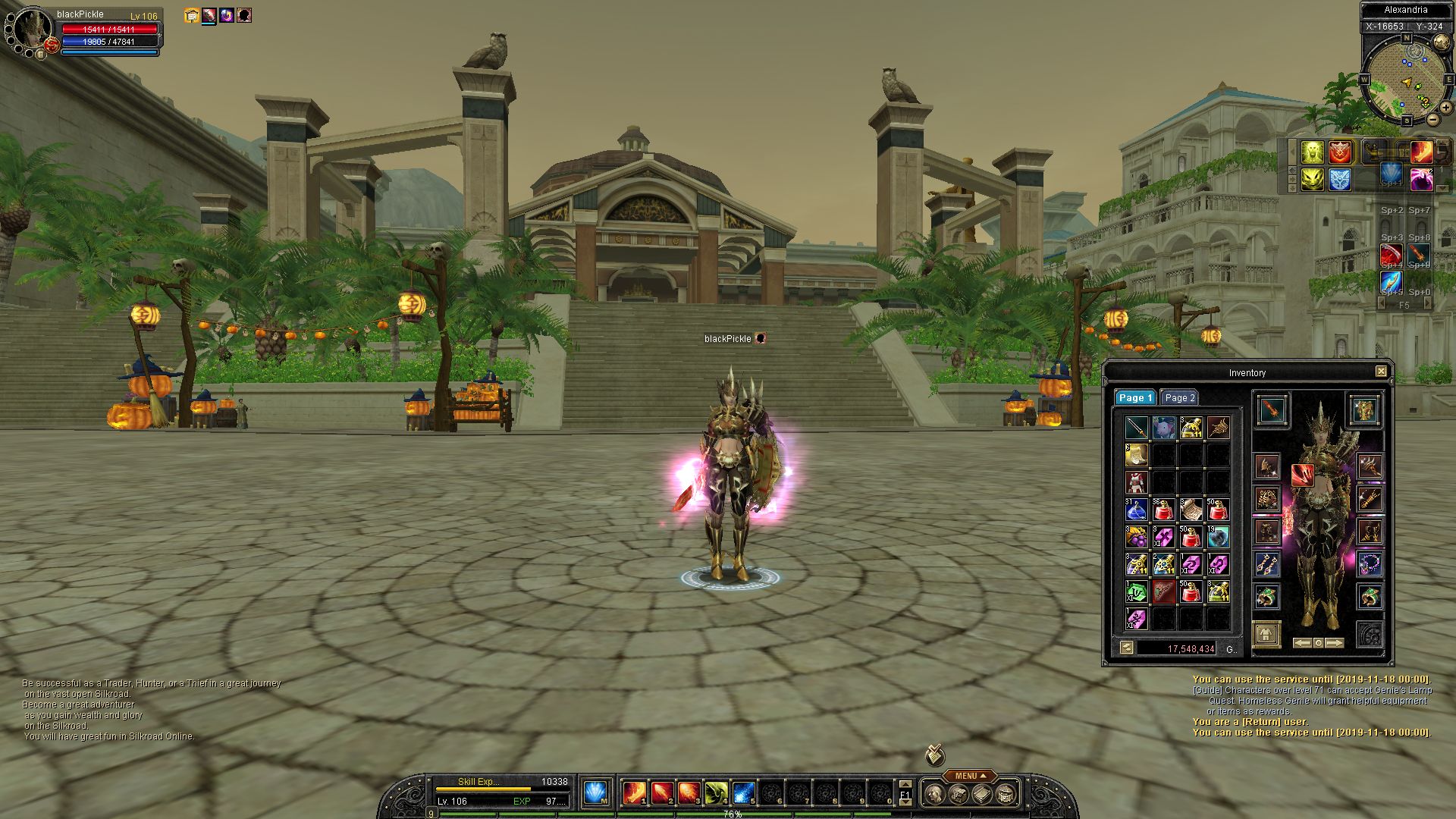Open the avatar costume button in inventory
Screen dimensions: 1456x819
coord(1266,633)
